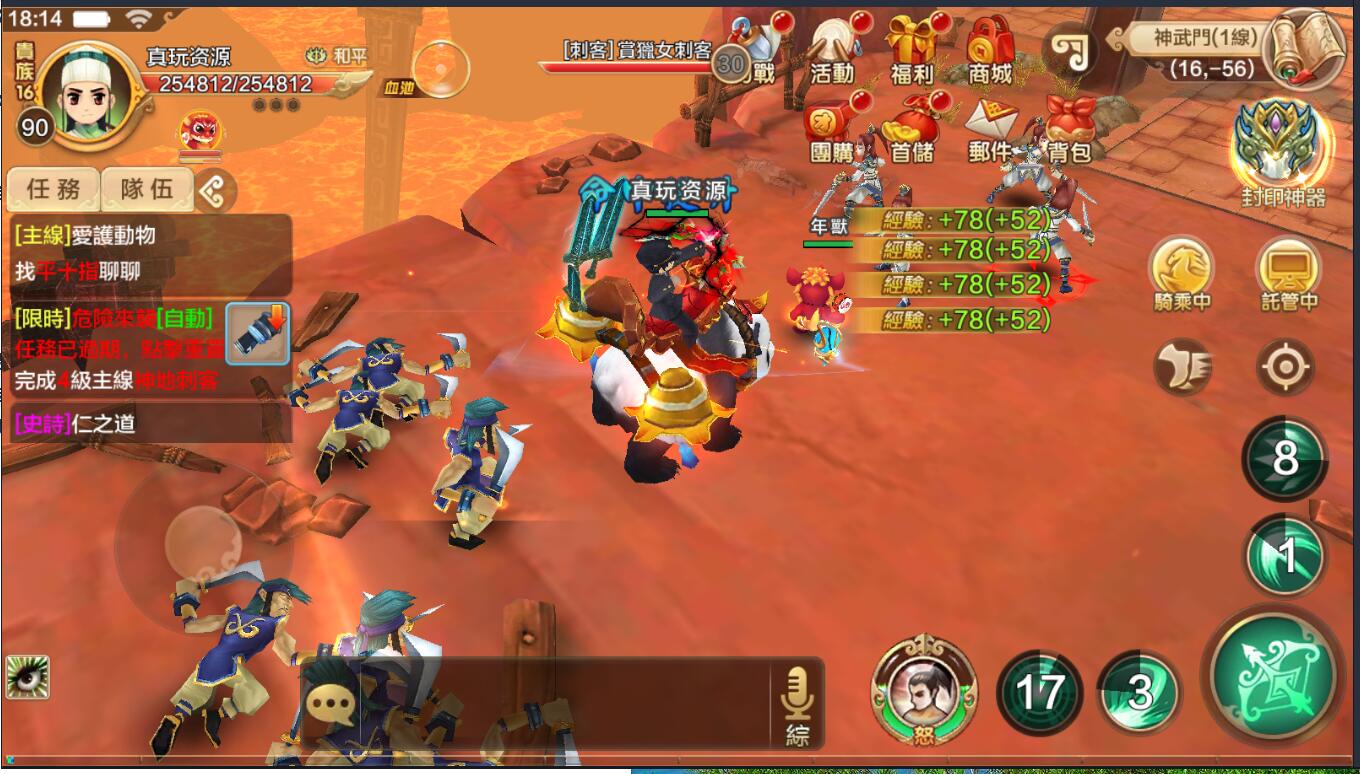The height and width of the screenshot is (774, 1360).
Task: Open the 郵件 mailbox
Action: [990, 130]
